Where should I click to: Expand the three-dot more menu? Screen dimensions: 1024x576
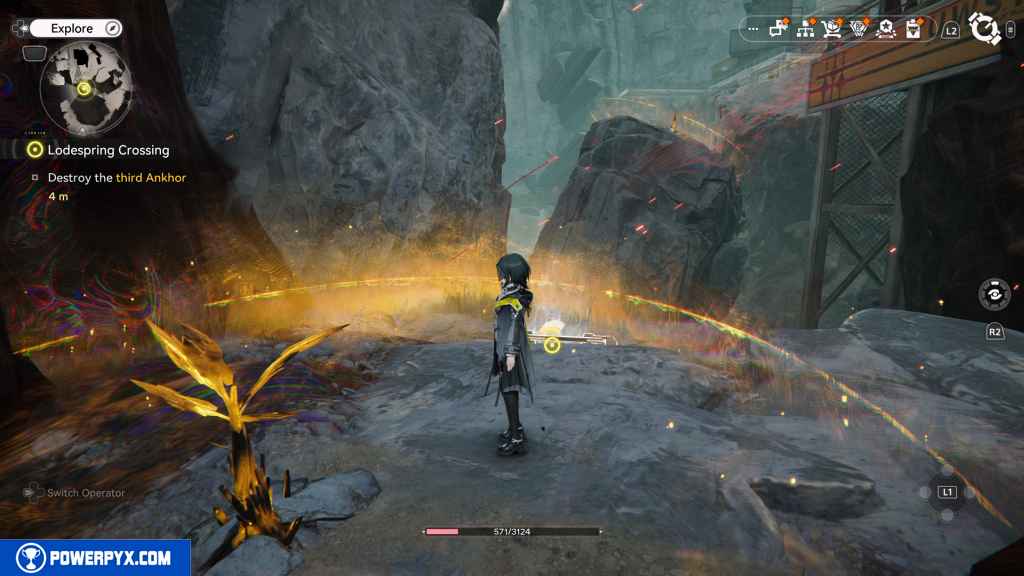[753, 29]
